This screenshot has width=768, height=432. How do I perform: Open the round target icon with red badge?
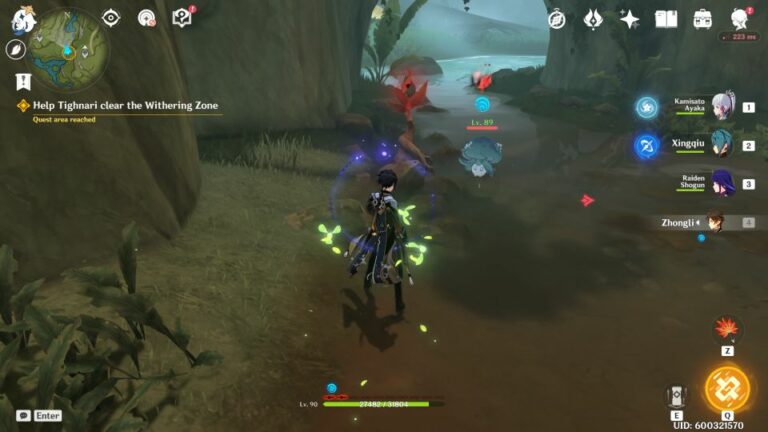(147, 18)
